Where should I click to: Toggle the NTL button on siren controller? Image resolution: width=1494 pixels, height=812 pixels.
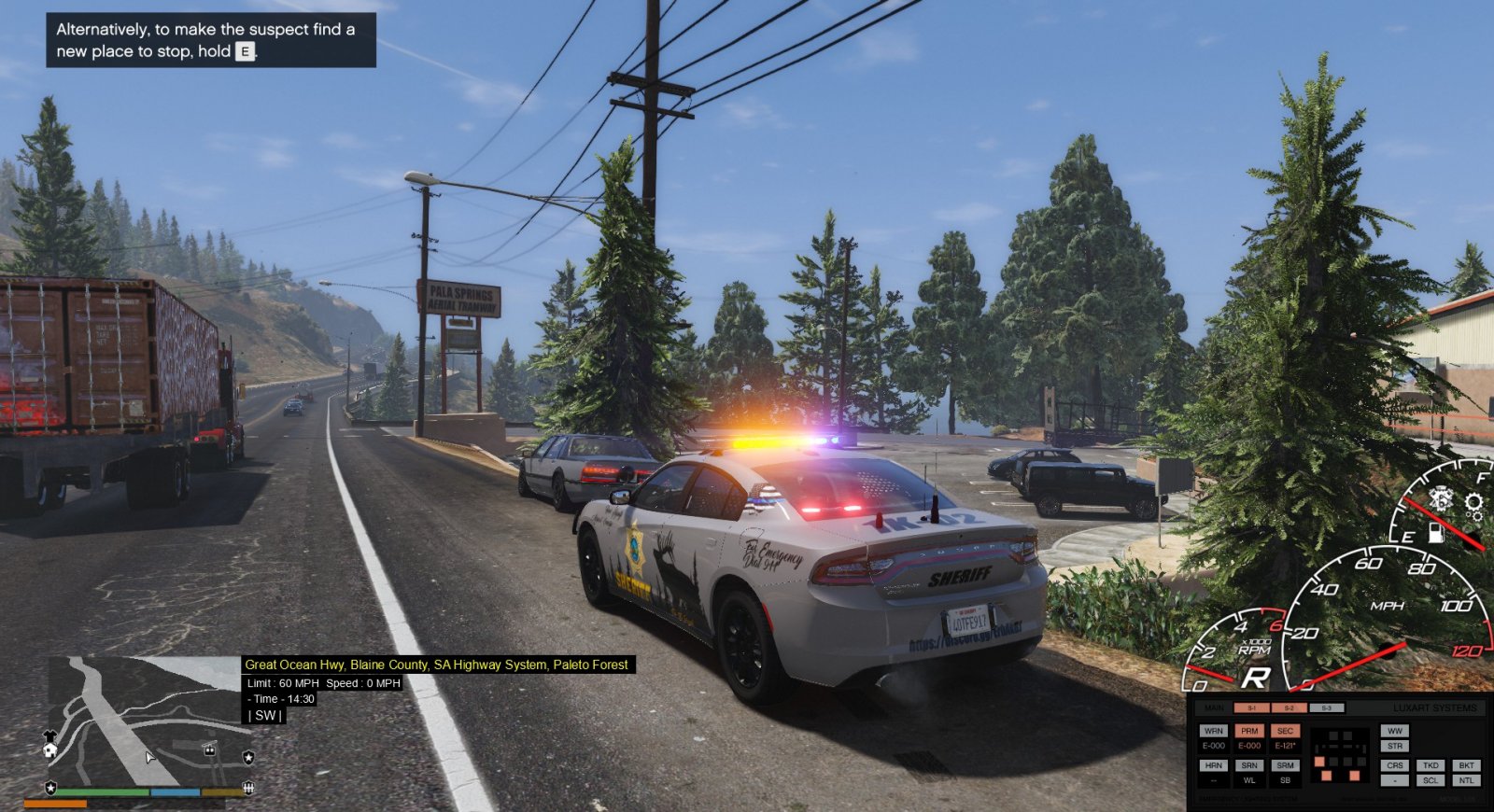[x=1466, y=780]
